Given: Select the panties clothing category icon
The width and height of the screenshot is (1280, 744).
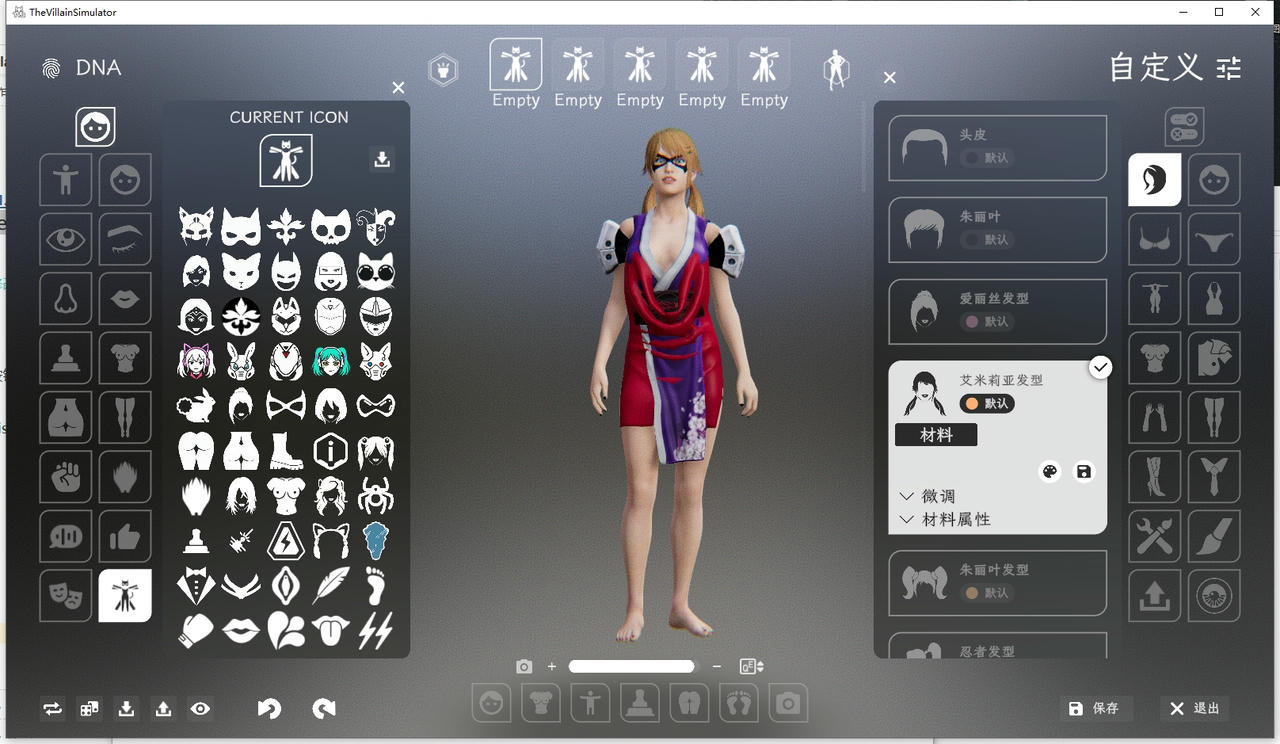Looking at the screenshot, I should pyautogui.click(x=1214, y=239).
